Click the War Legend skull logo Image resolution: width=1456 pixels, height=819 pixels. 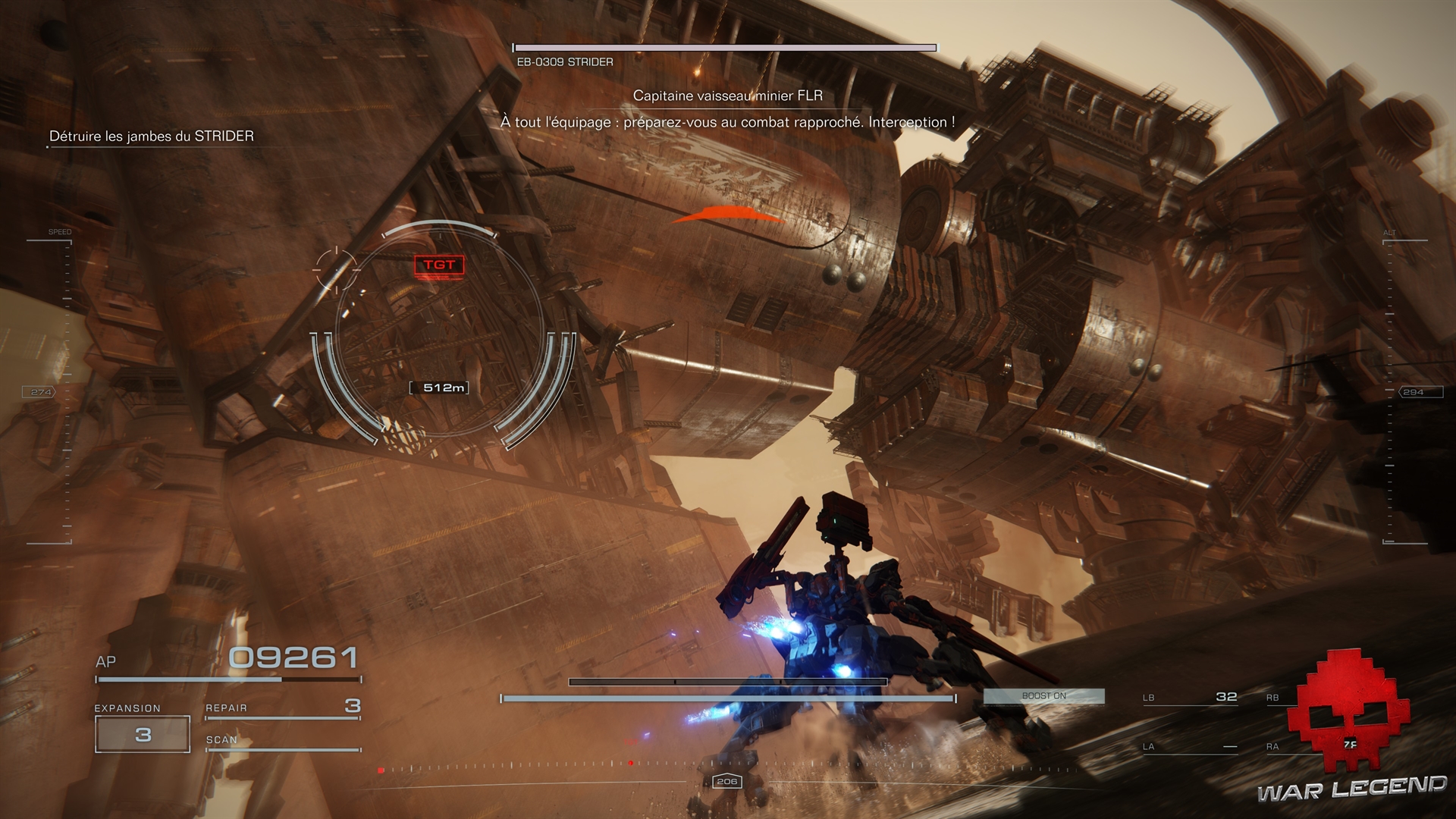1353,711
